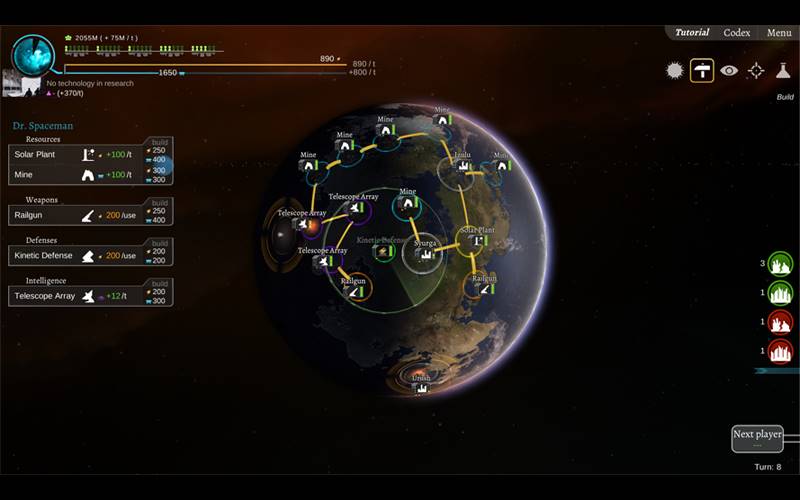
Task: Open the research flask icon
Action: pos(784,71)
